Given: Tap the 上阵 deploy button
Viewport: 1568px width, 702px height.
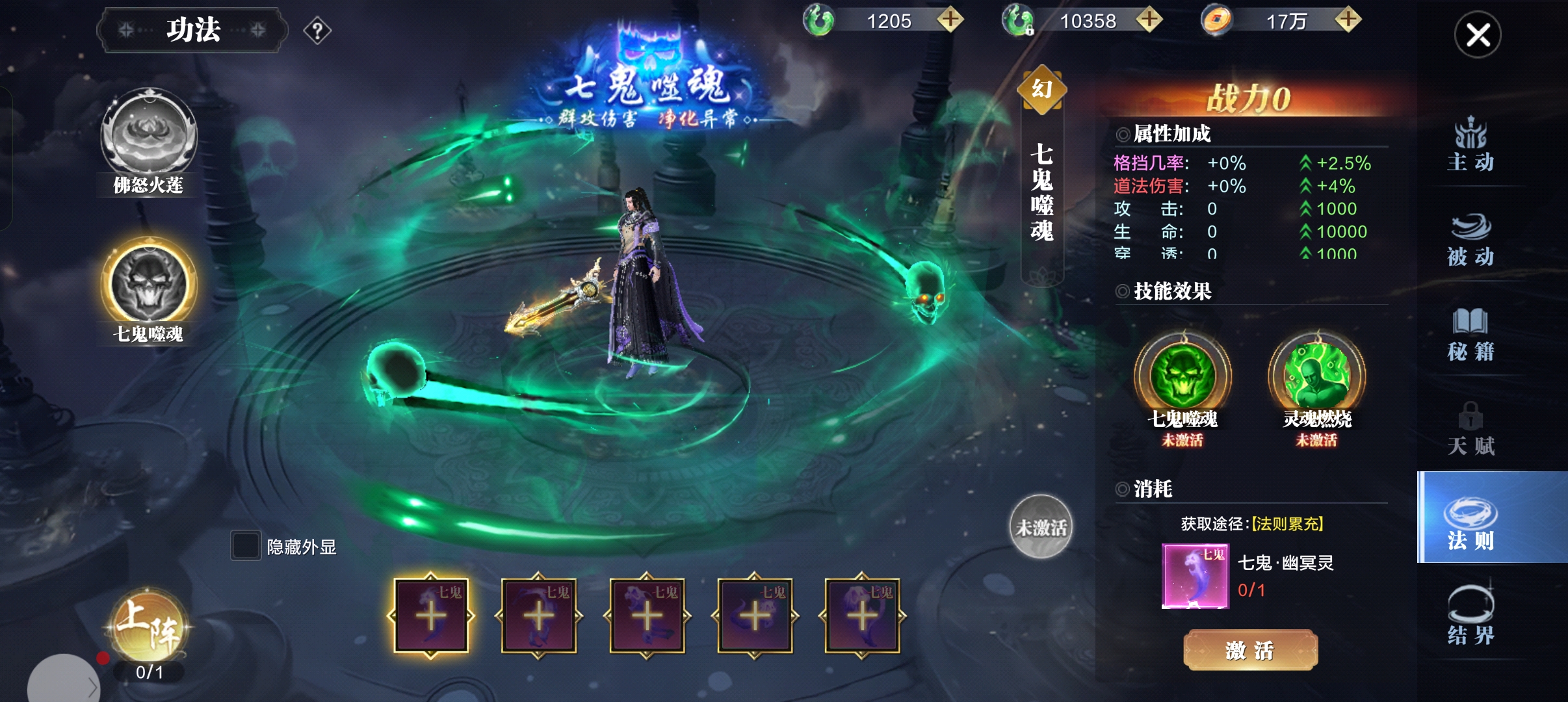Looking at the screenshot, I should 149,627.
